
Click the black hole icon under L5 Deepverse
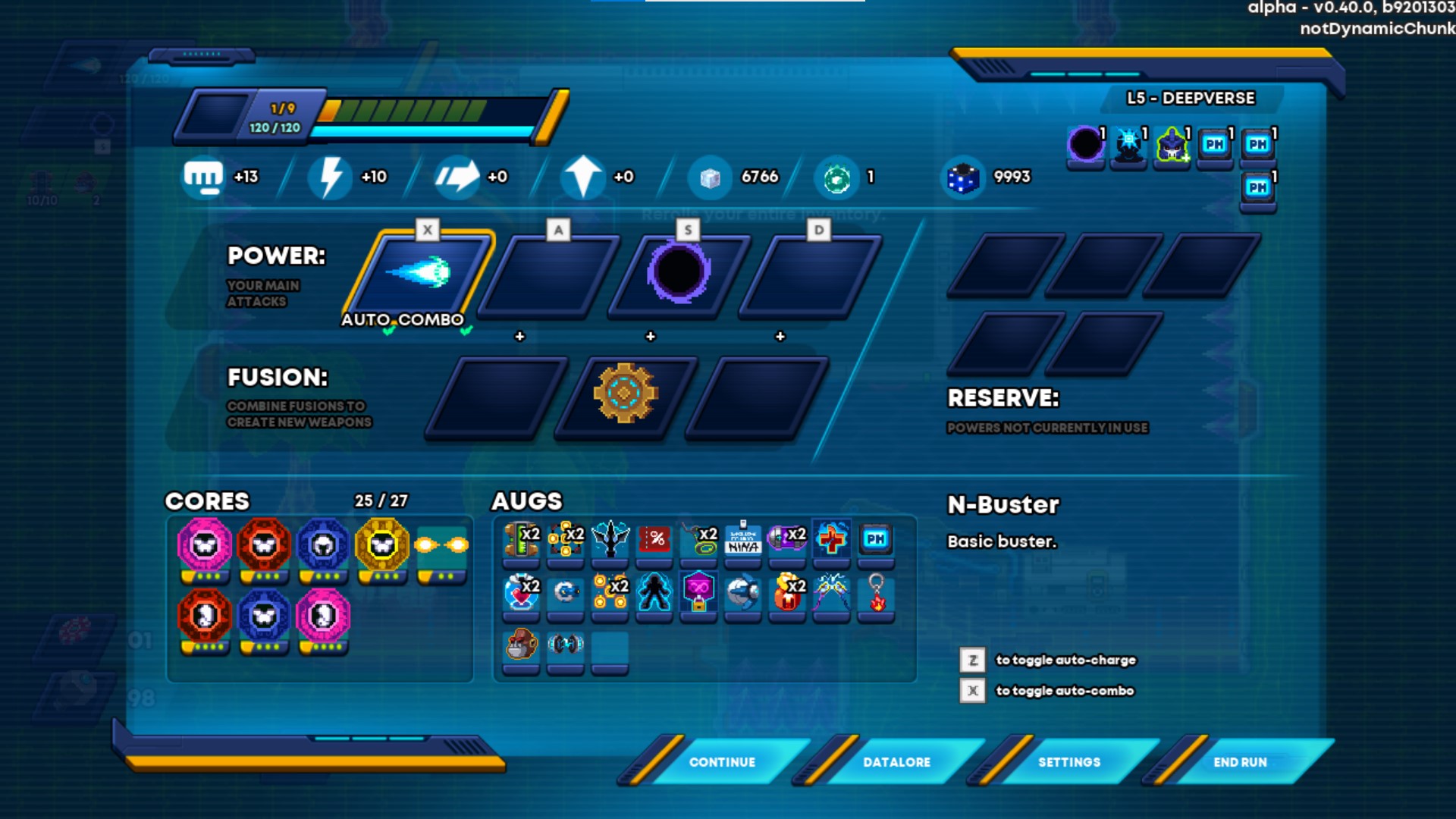1085,144
